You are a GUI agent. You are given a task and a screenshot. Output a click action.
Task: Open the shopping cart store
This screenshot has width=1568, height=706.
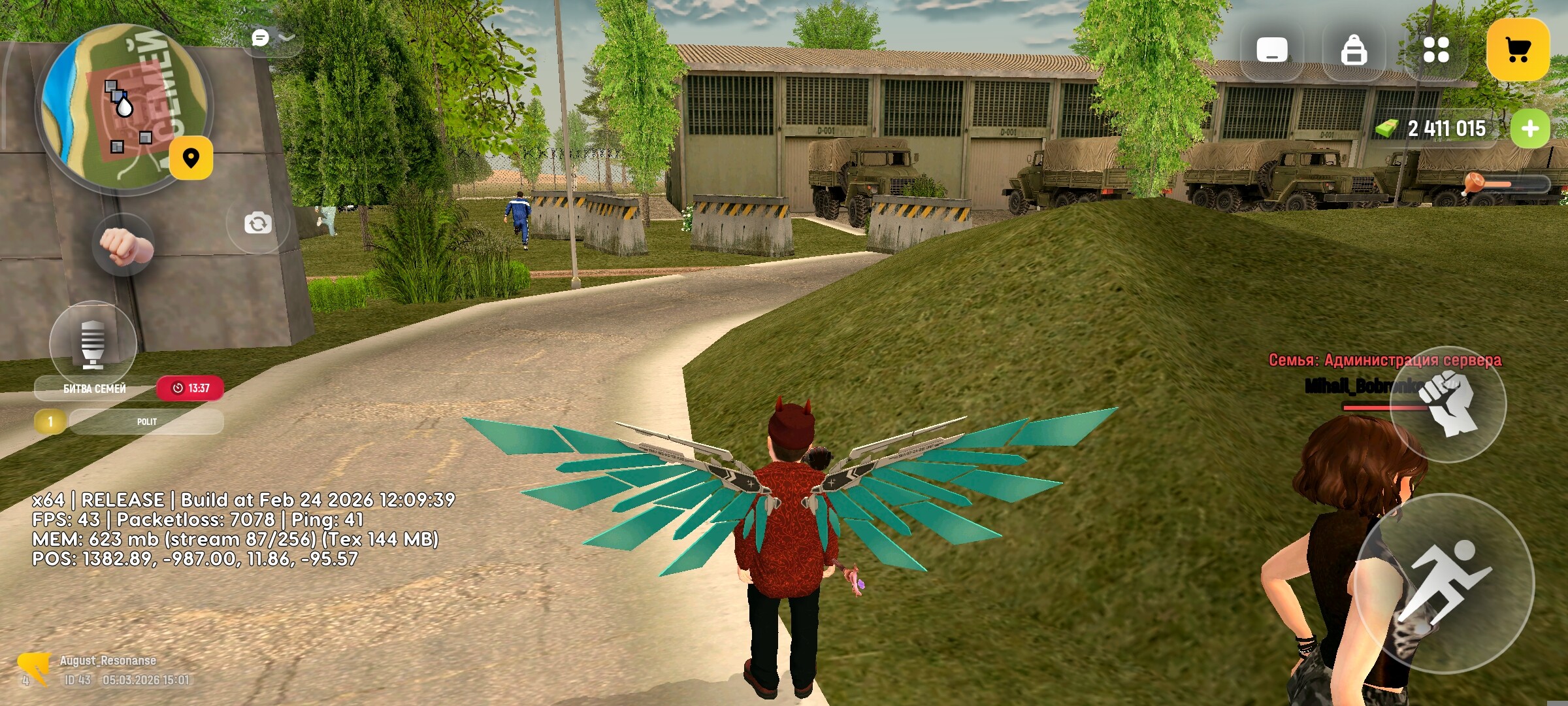[1517, 50]
